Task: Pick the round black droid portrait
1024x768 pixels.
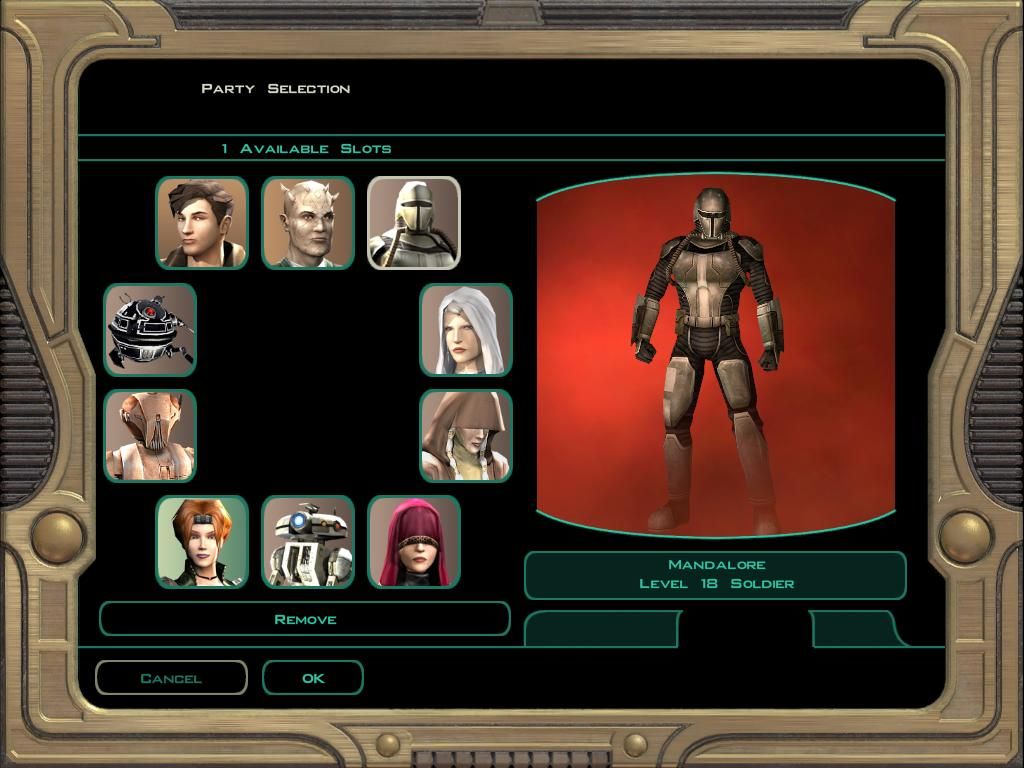Action: (x=150, y=330)
